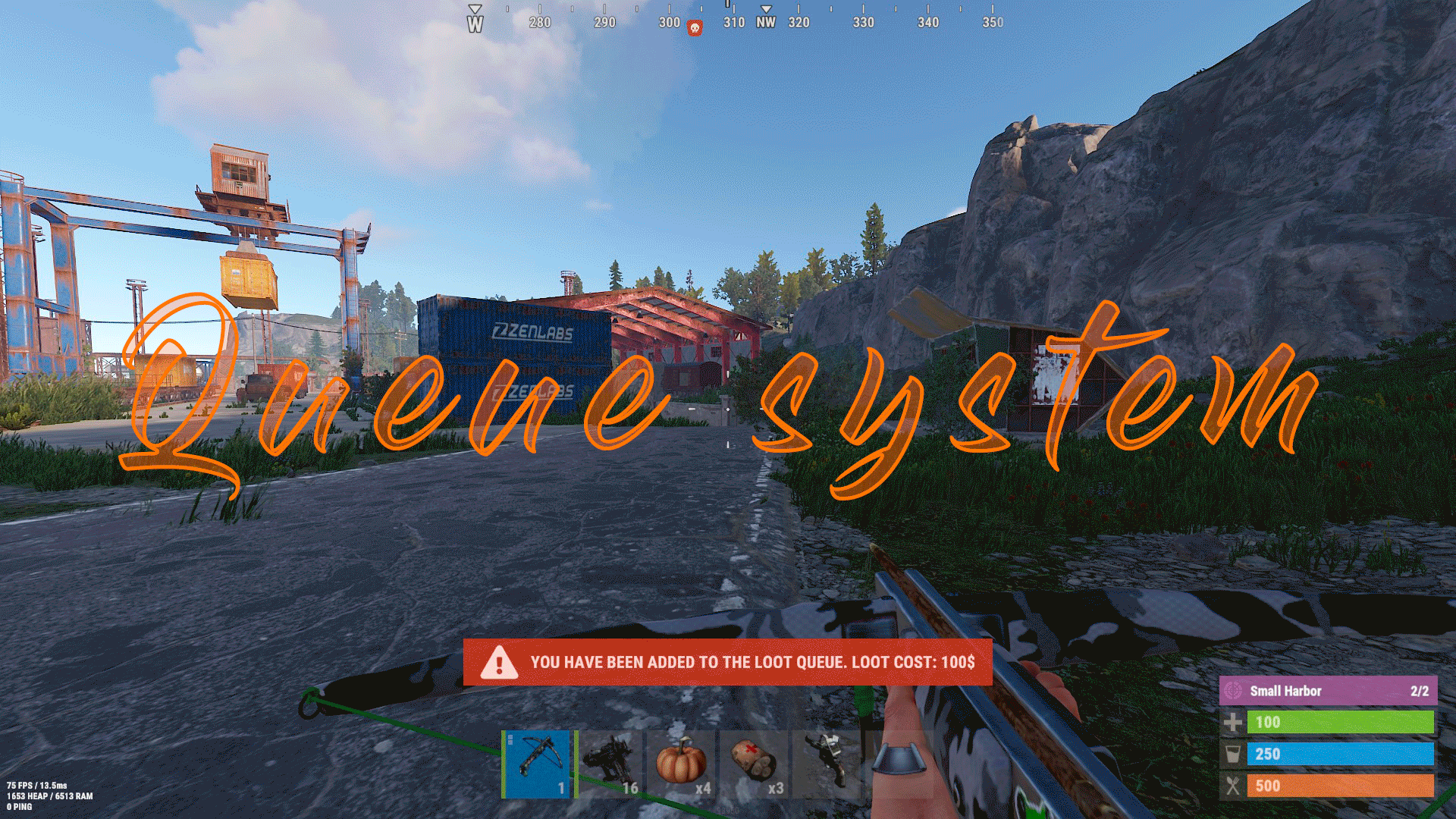1456x819 pixels.
Task: Click the food utensils icon beside the orange bar
Action: 1235,786
